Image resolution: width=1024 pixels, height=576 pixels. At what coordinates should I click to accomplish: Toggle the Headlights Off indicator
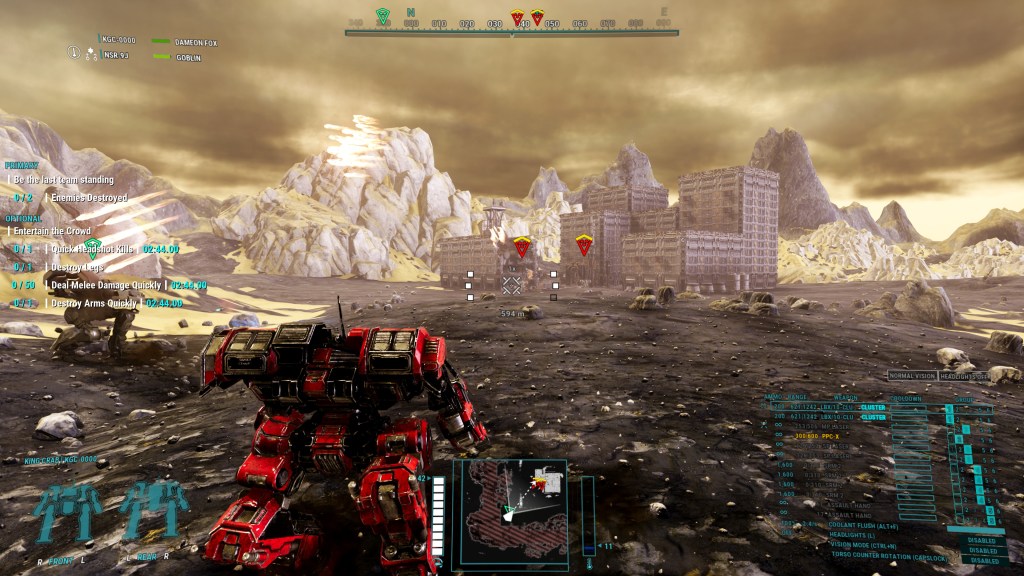click(966, 376)
